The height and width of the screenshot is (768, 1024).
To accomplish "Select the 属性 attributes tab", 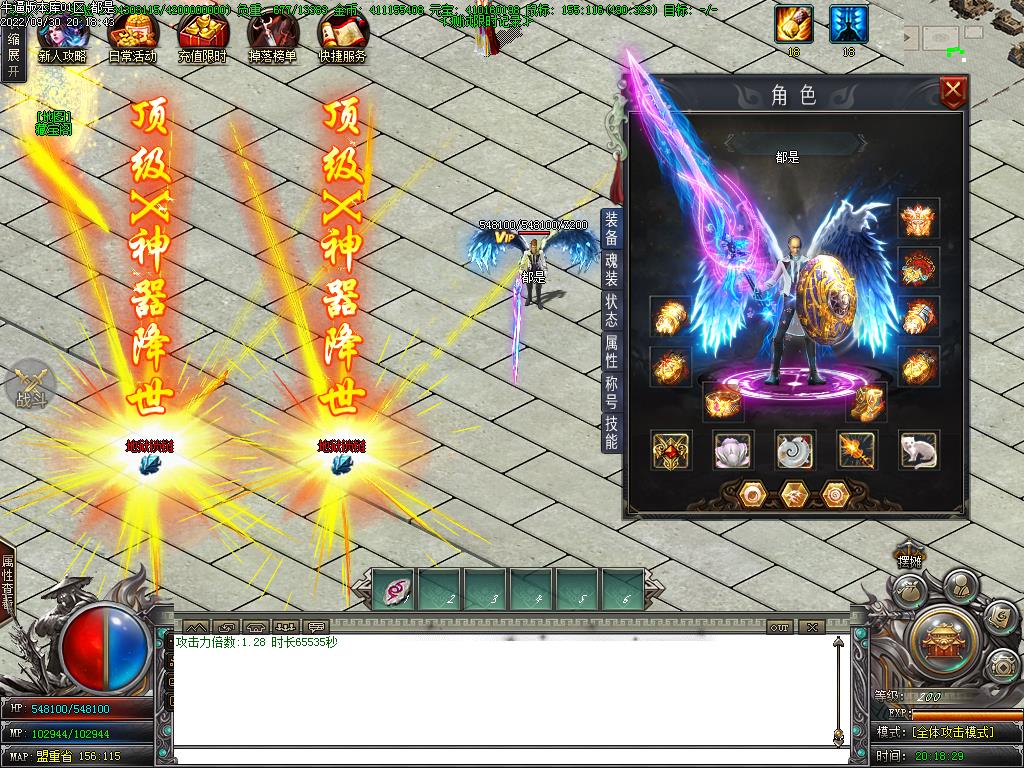I will 611,351.
